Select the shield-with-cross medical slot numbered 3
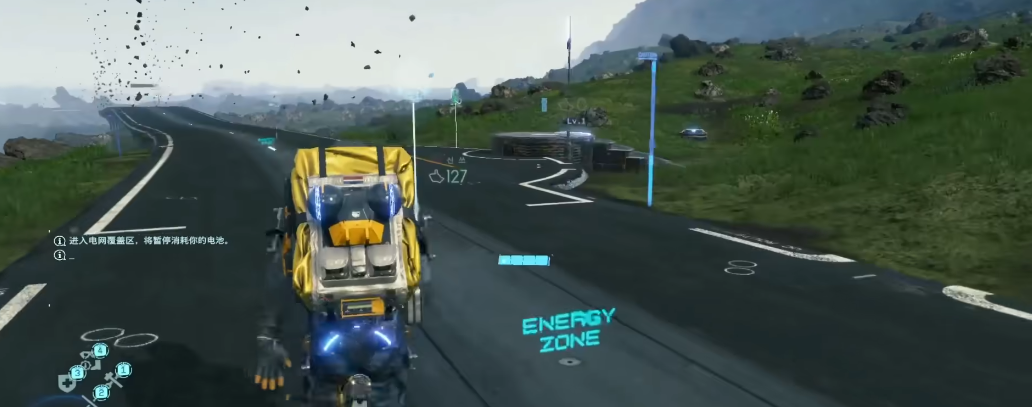Screen dimensions: 1032x407 click(68, 380)
